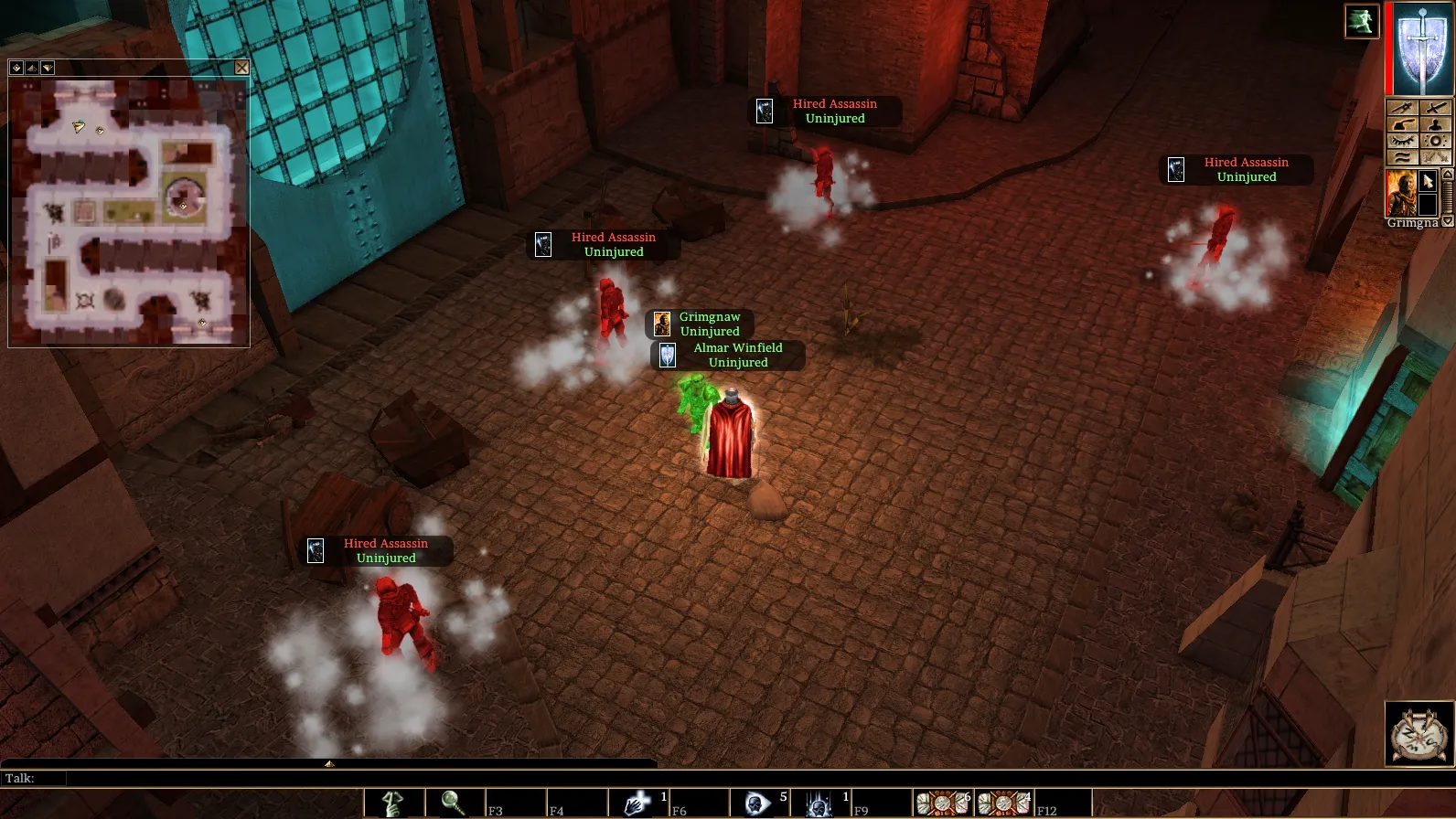Use the kit quickslot with 6 charges

coord(942,803)
